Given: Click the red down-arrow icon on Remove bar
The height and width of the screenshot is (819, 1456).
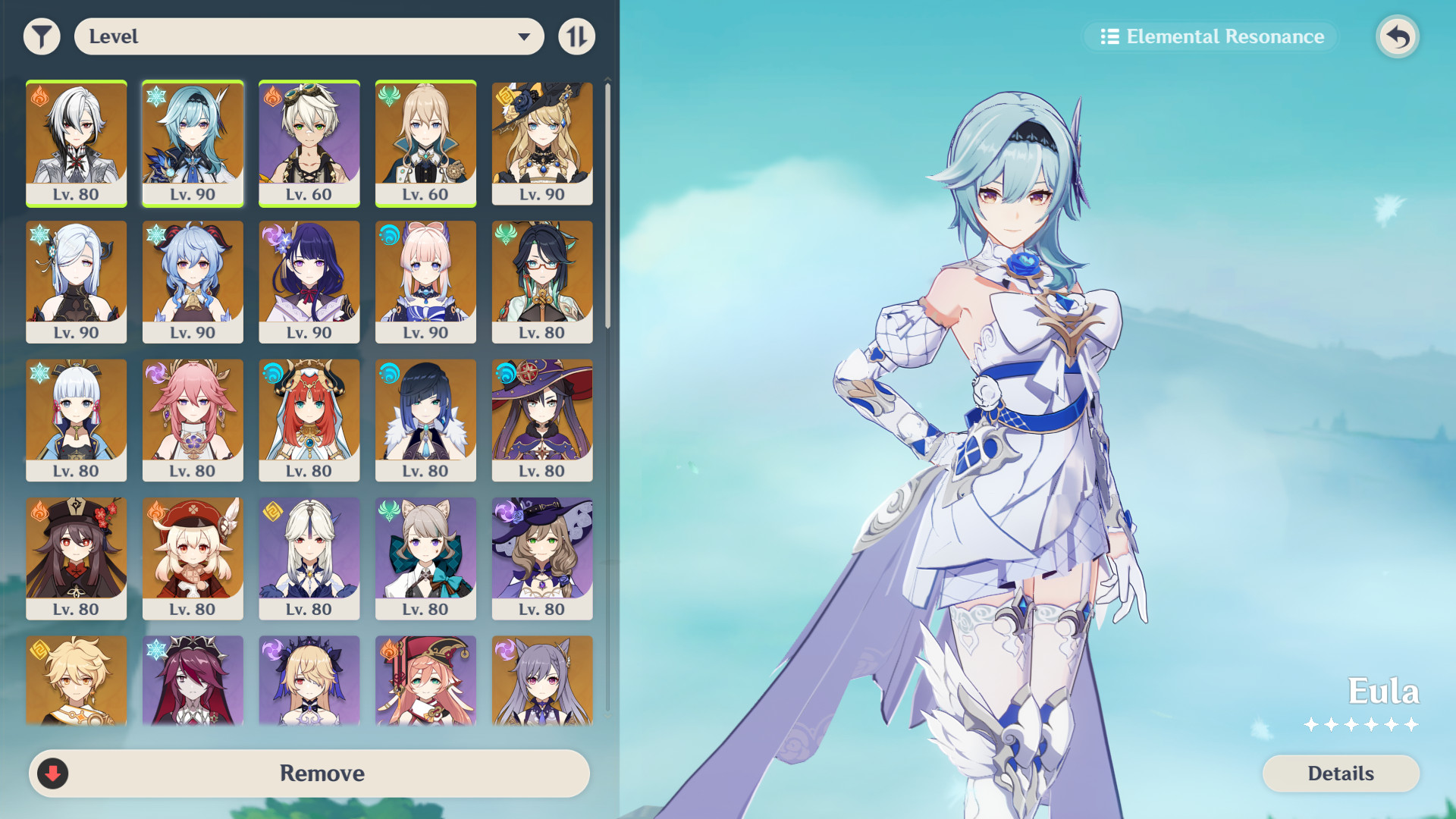Looking at the screenshot, I should click(x=52, y=773).
